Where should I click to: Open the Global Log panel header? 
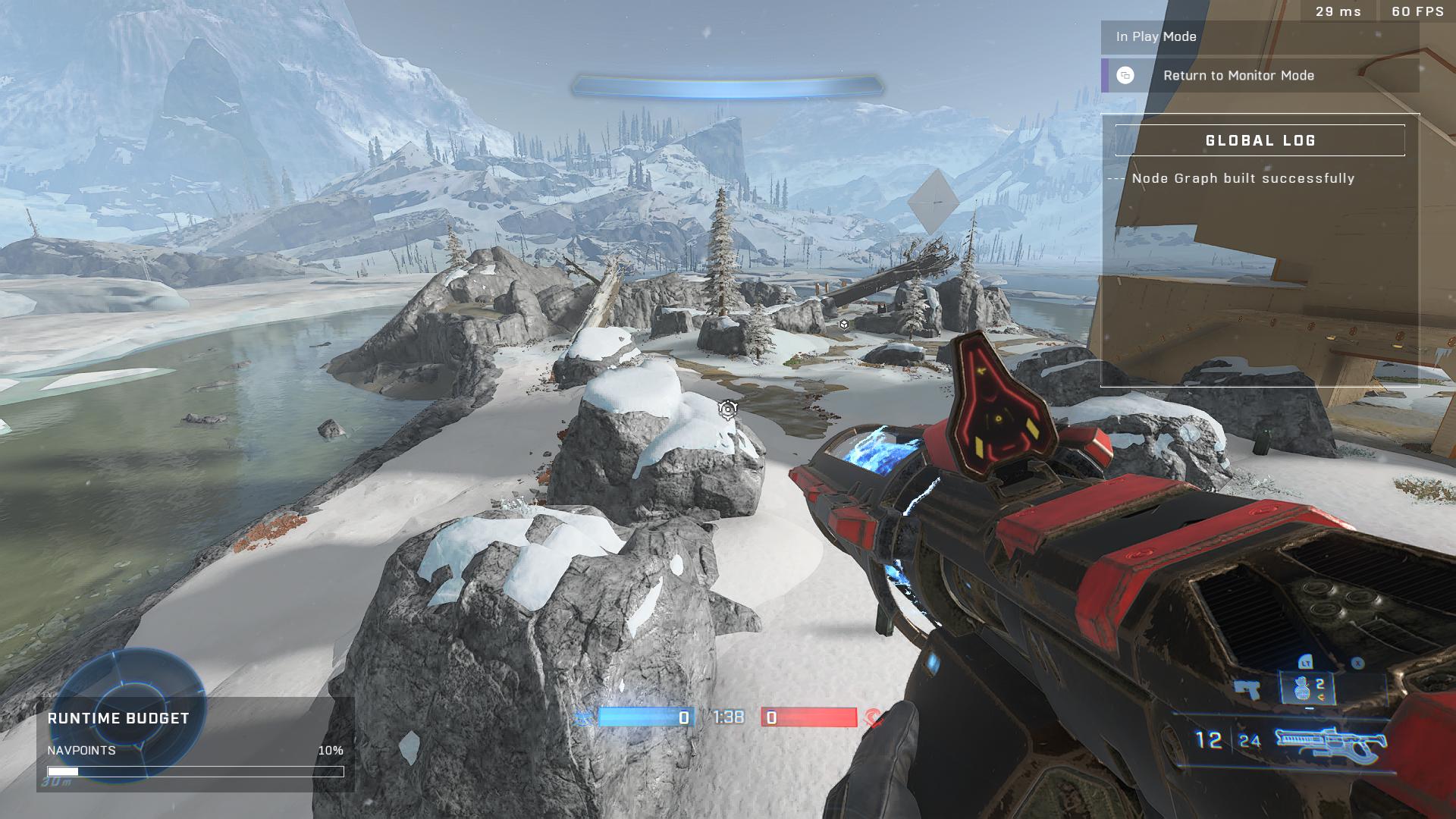point(1260,140)
